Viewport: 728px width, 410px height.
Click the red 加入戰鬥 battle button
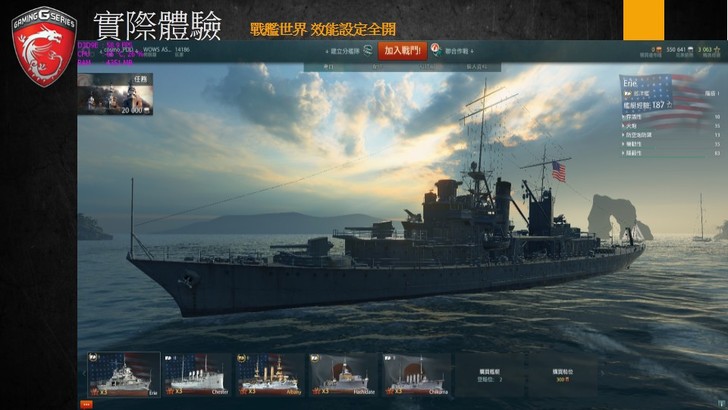click(x=402, y=50)
